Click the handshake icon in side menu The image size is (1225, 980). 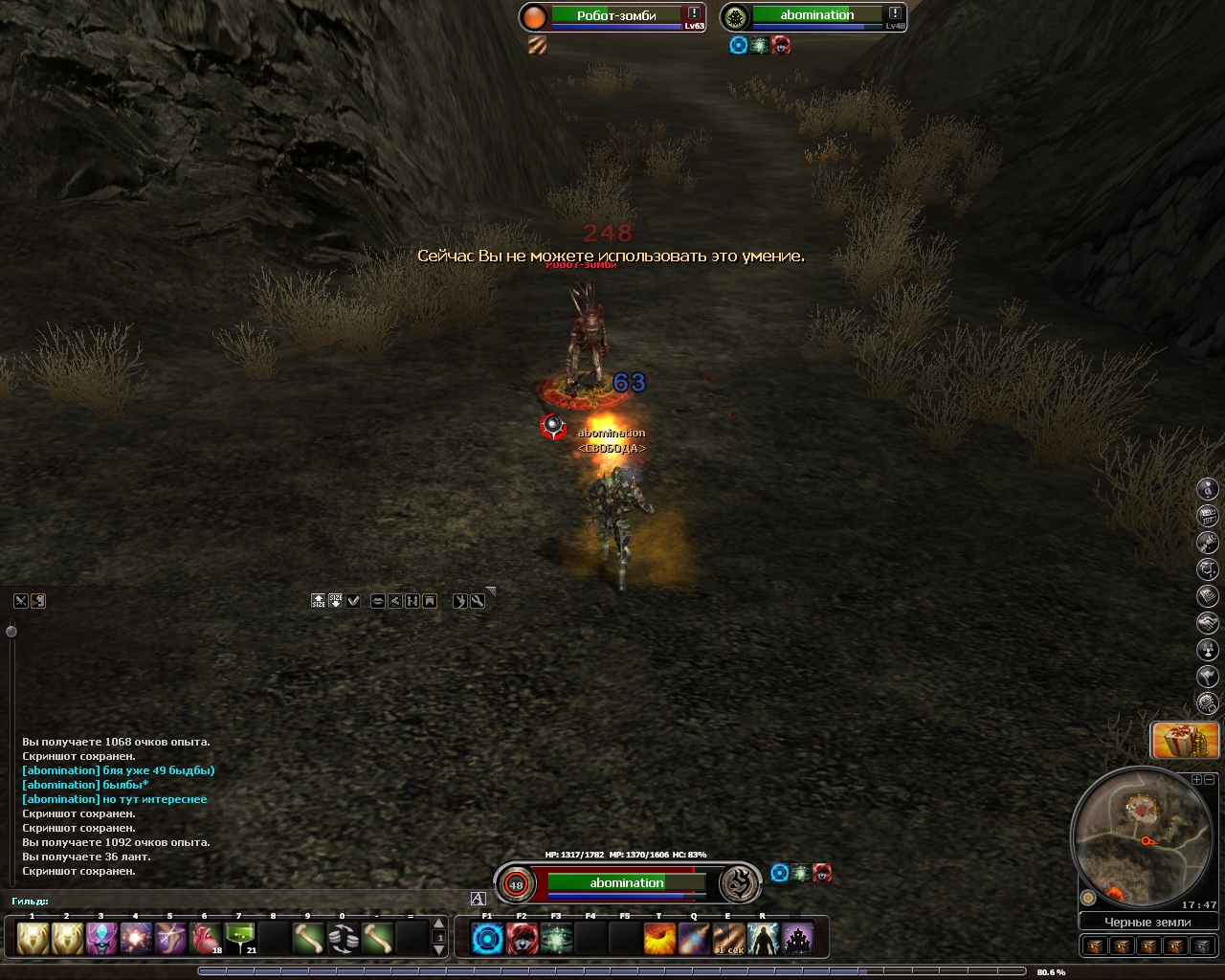(1208, 623)
